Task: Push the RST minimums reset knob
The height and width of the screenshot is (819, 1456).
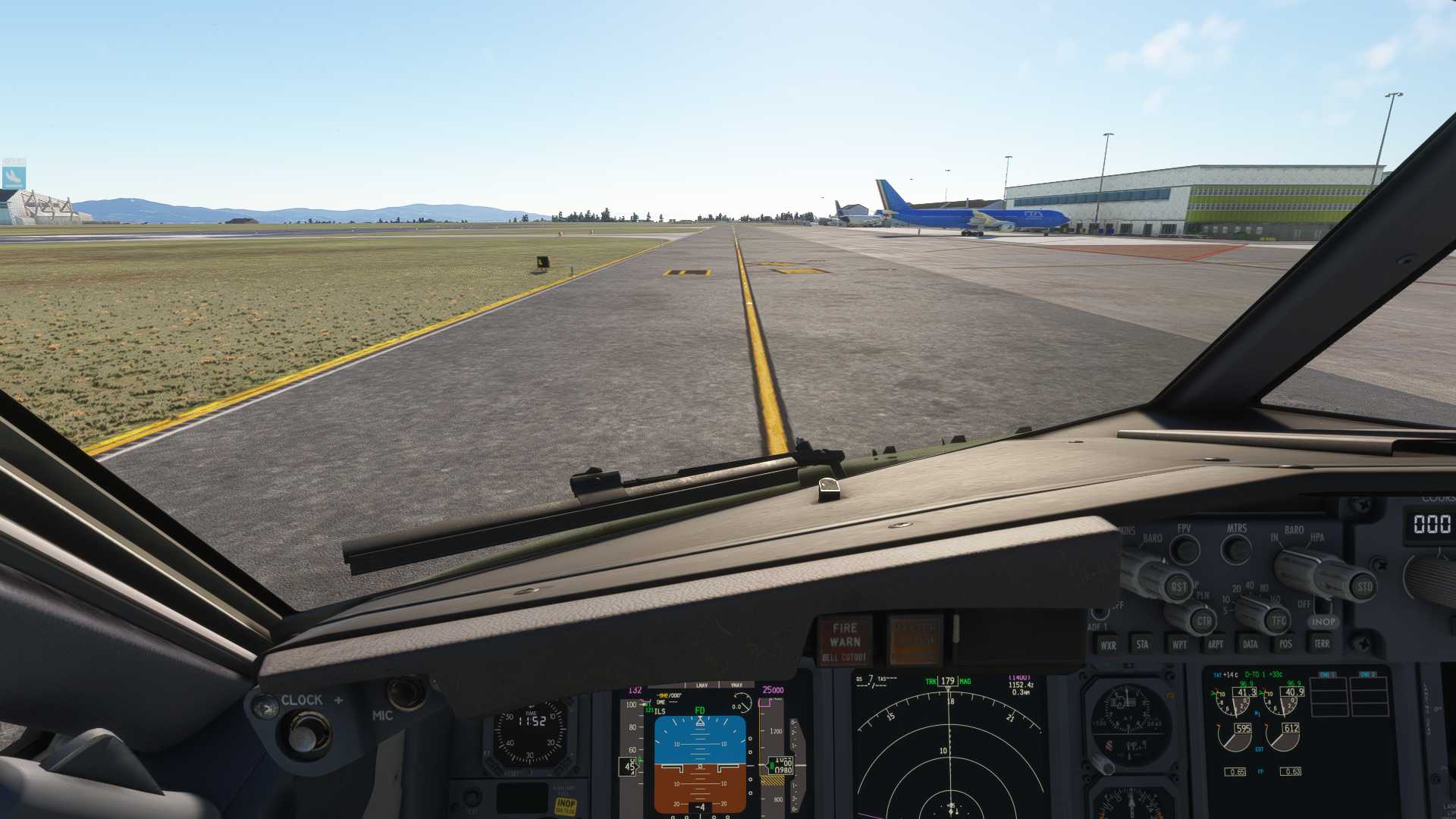Action: click(1177, 585)
